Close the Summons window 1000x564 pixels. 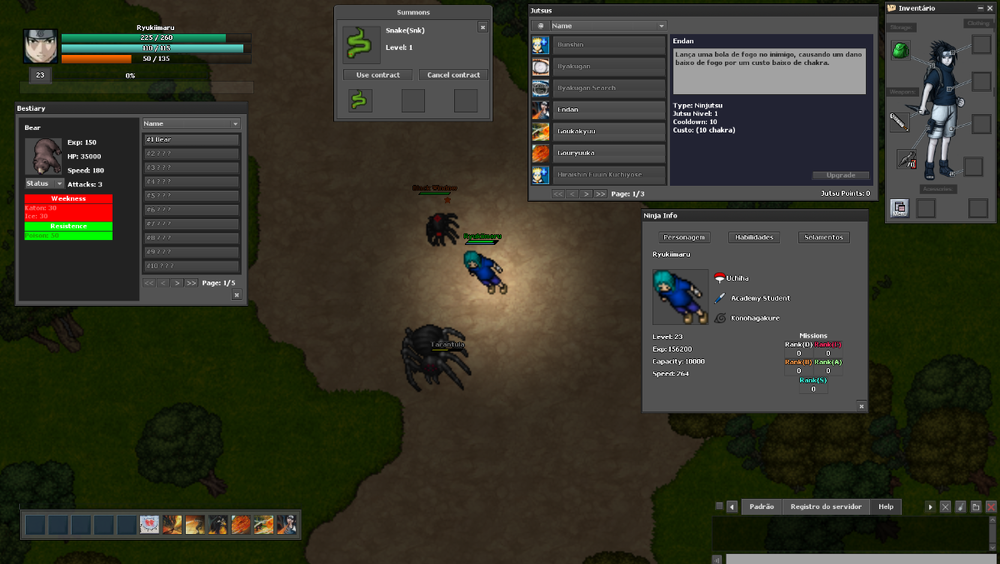tap(483, 28)
